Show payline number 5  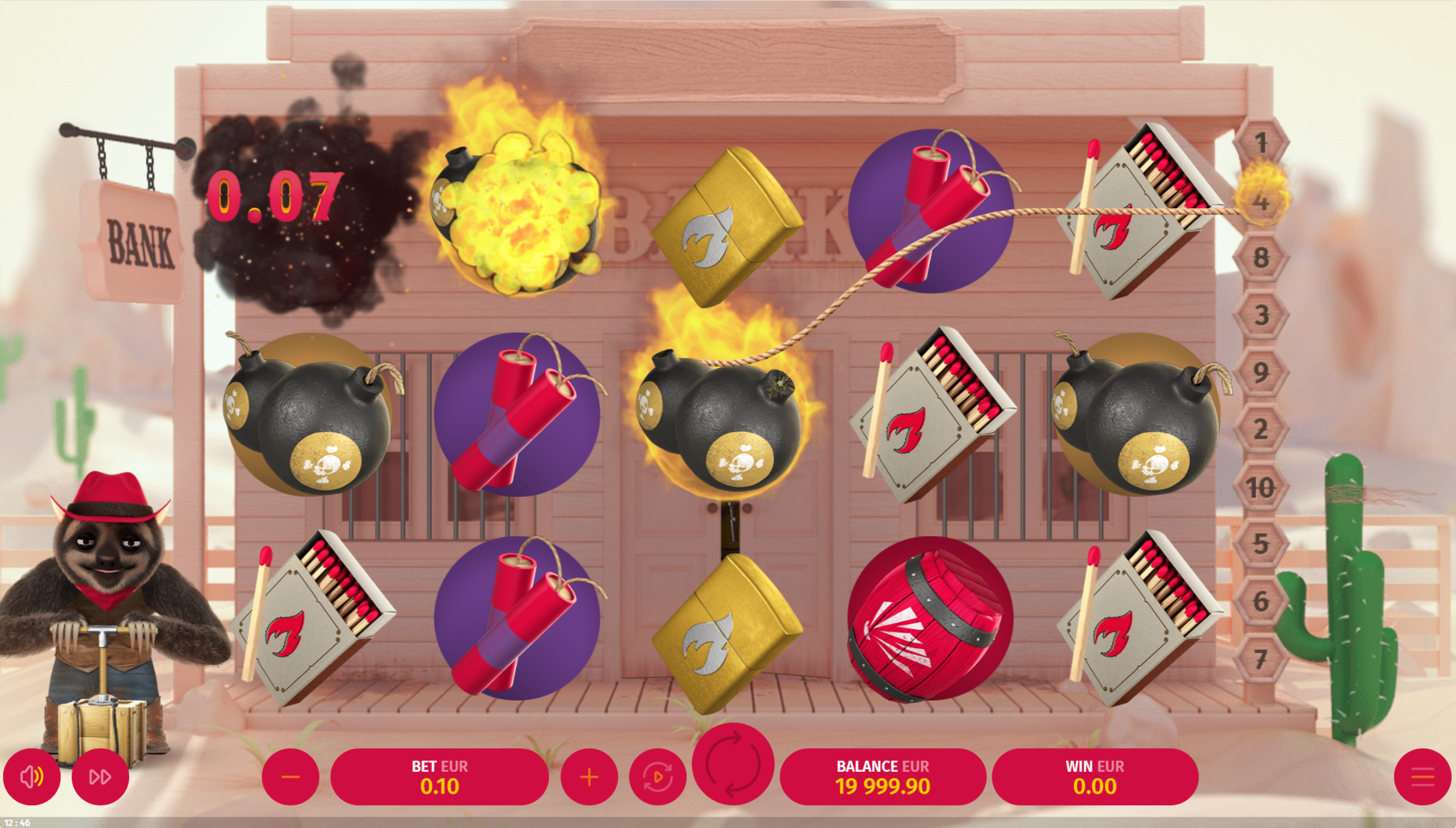click(x=1261, y=544)
